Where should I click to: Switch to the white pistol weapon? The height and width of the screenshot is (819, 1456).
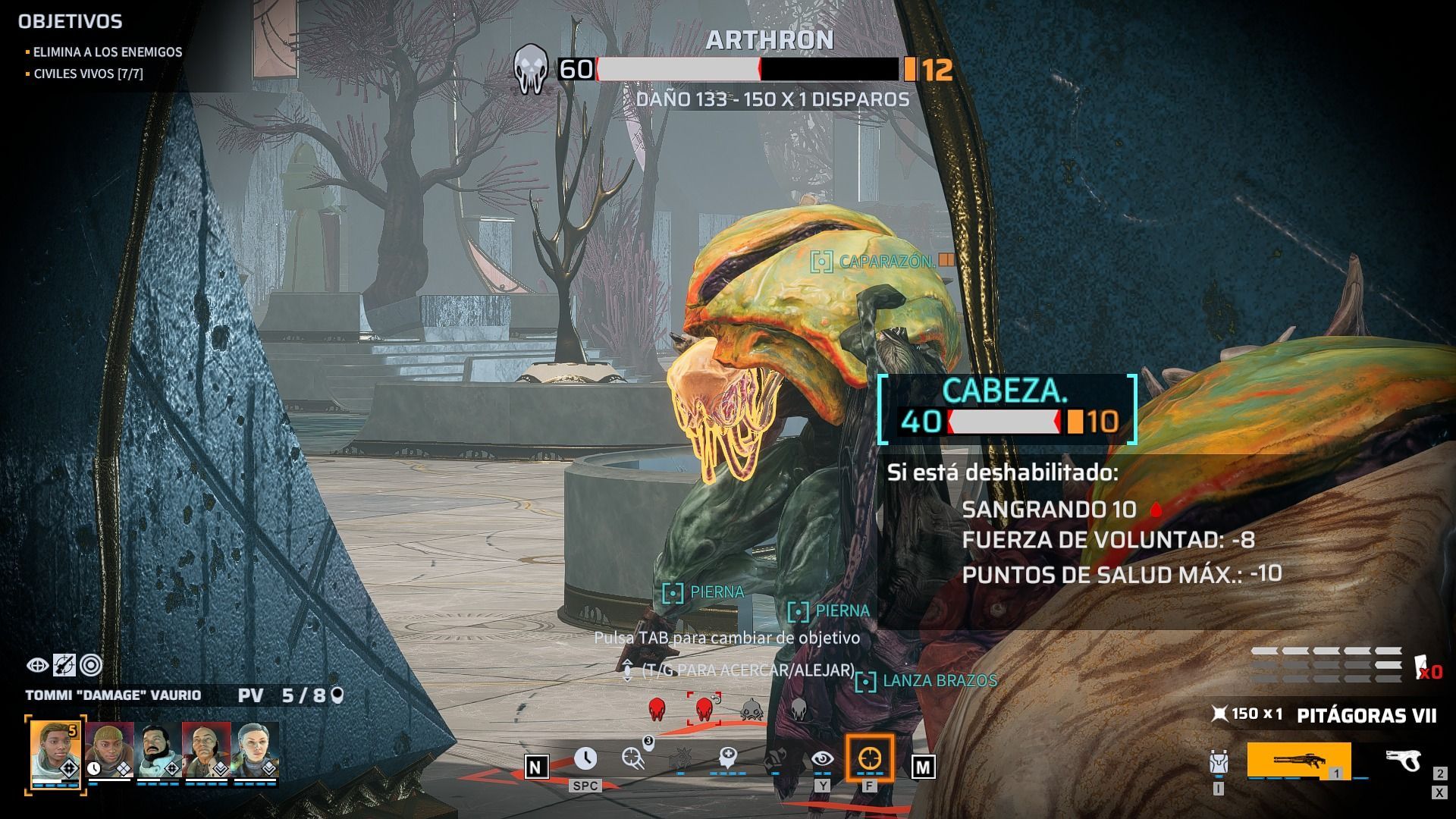[x=1403, y=760]
